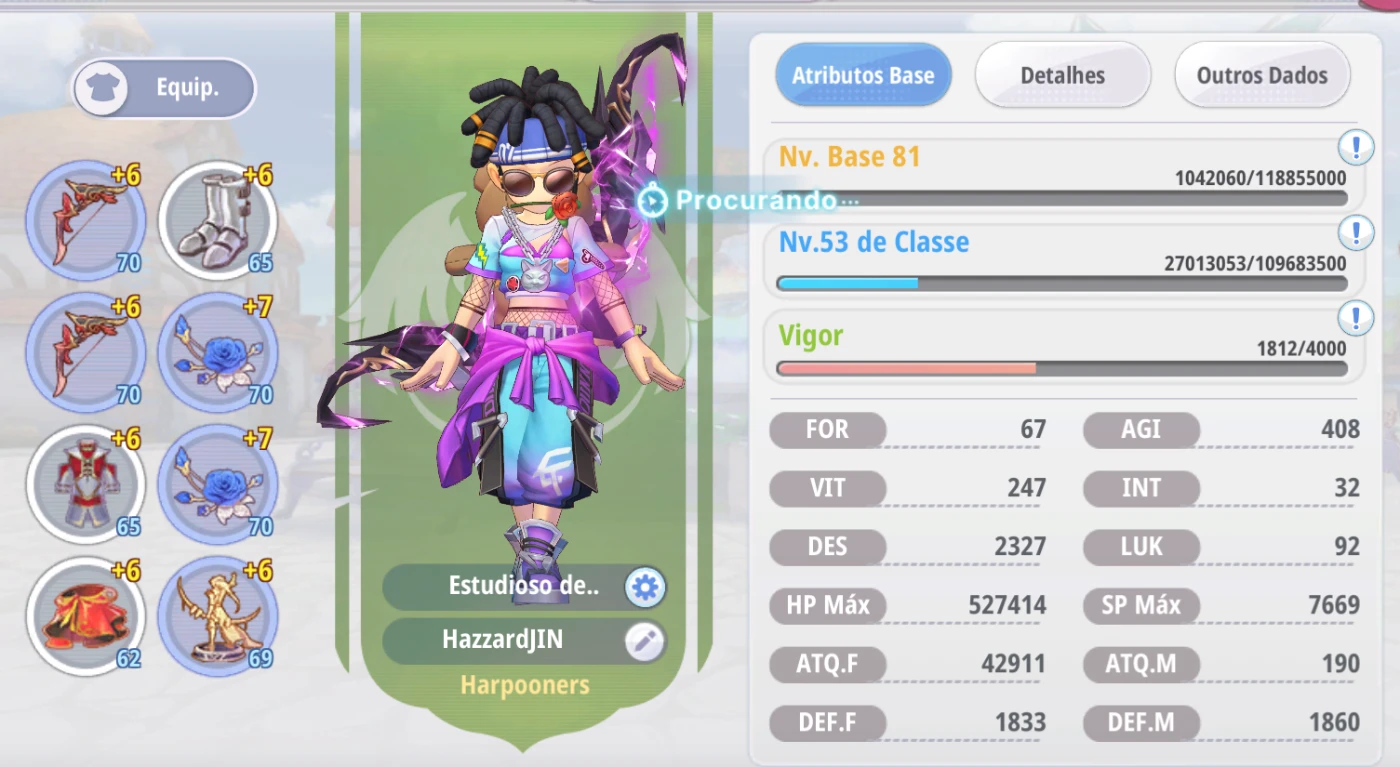The height and width of the screenshot is (767, 1400).
Task: Select the silver boots equipment slot
Action: point(218,220)
